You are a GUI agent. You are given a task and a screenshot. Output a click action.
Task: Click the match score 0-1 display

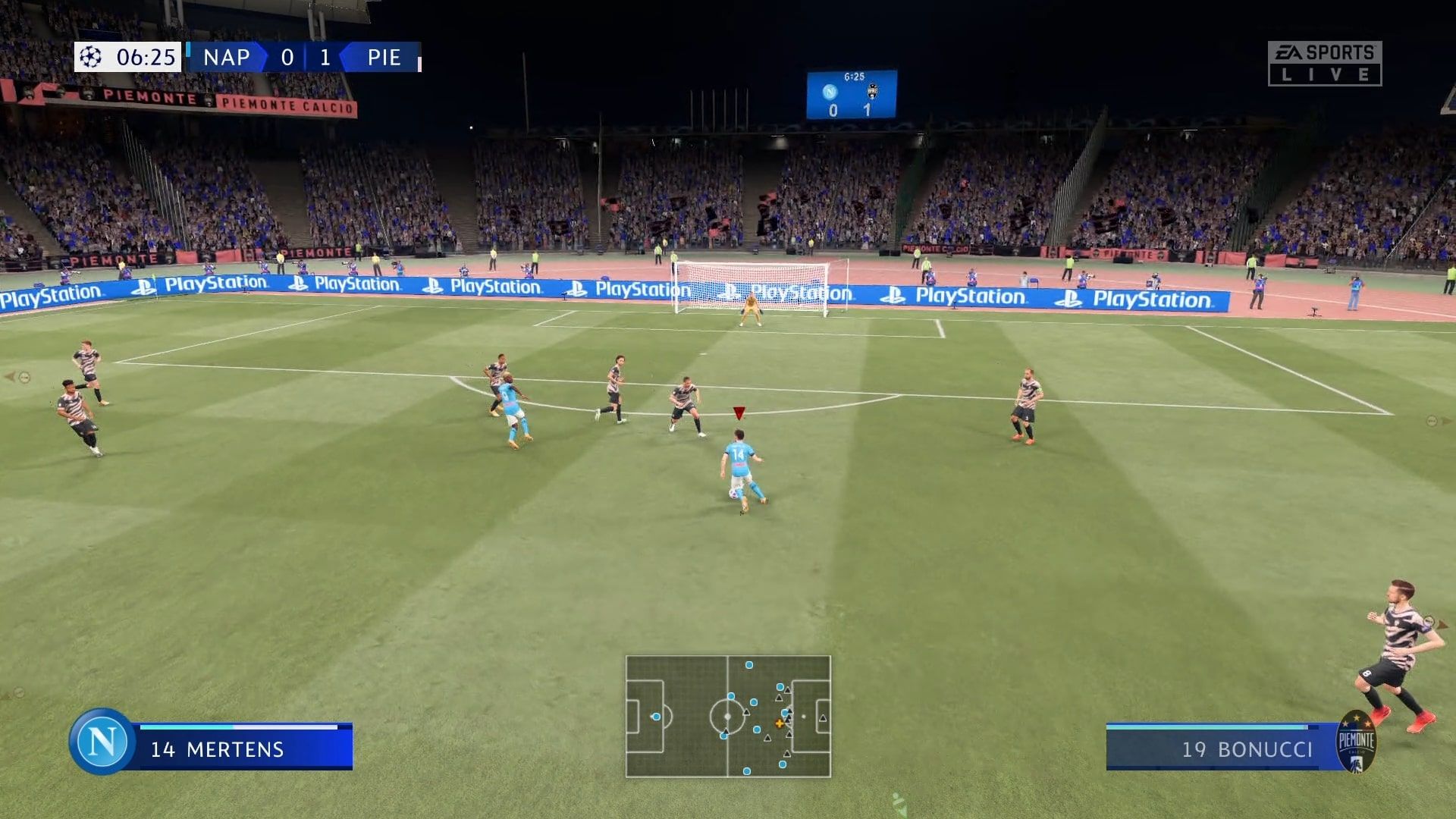(307, 57)
